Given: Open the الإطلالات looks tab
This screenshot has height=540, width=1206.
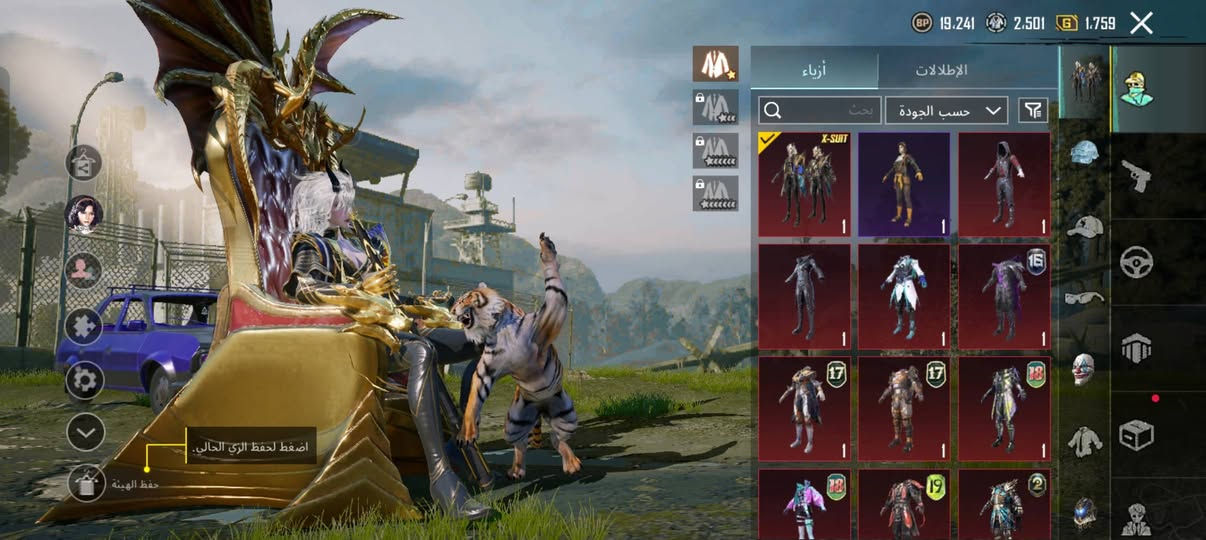Looking at the screenshot, I should click(x=942, y=70).
